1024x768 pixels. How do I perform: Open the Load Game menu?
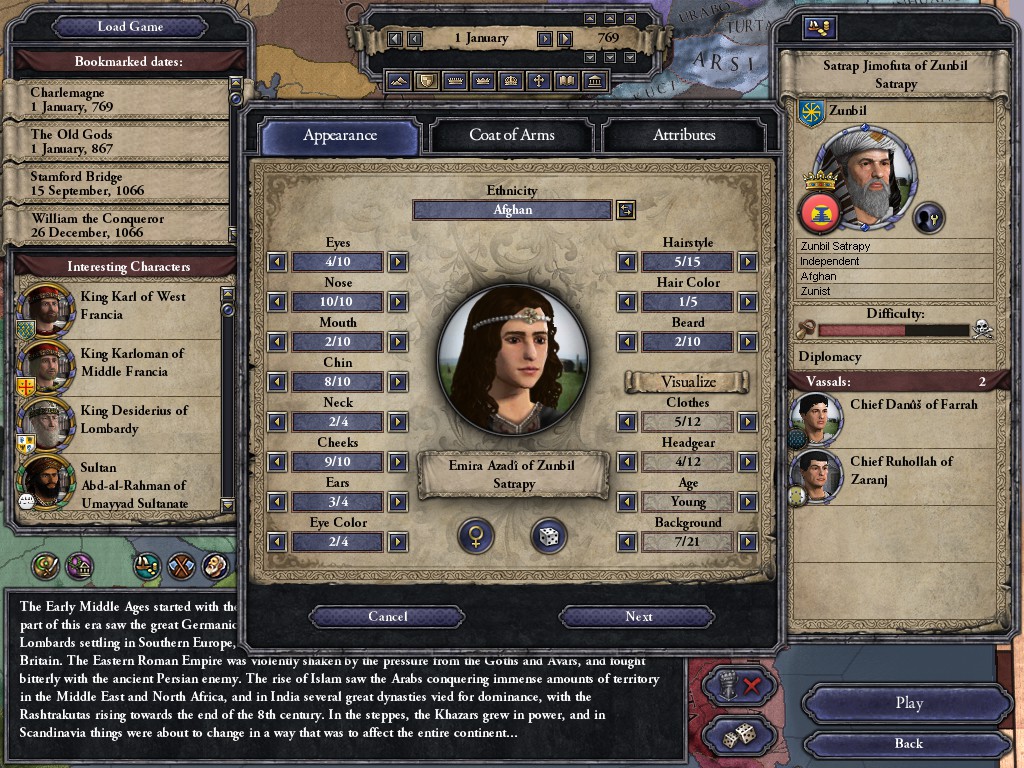coord(130,26)
